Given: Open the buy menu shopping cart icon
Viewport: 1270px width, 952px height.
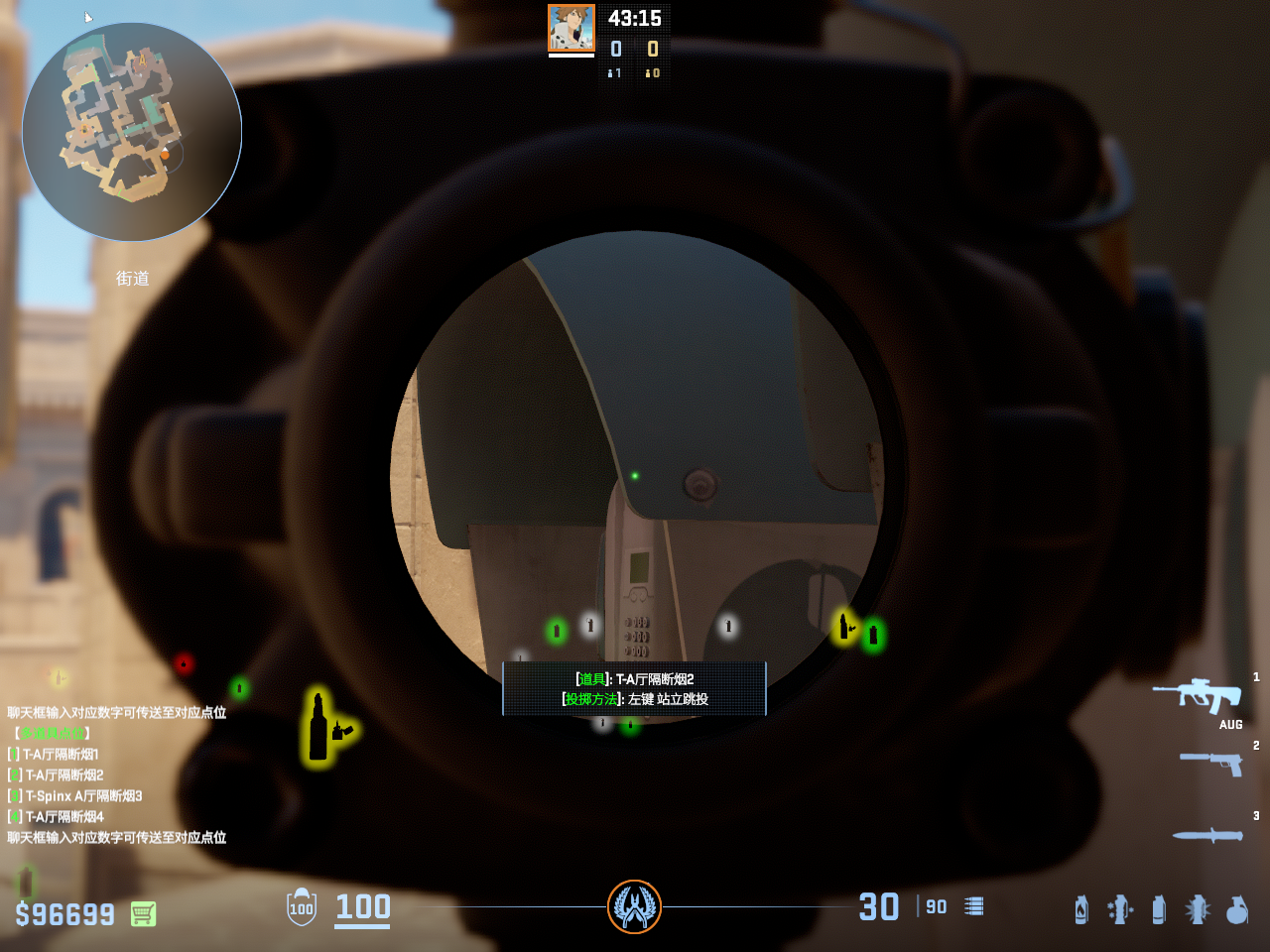Looking at the screenshot, I should pyautogui.click(x=143, y=913).
